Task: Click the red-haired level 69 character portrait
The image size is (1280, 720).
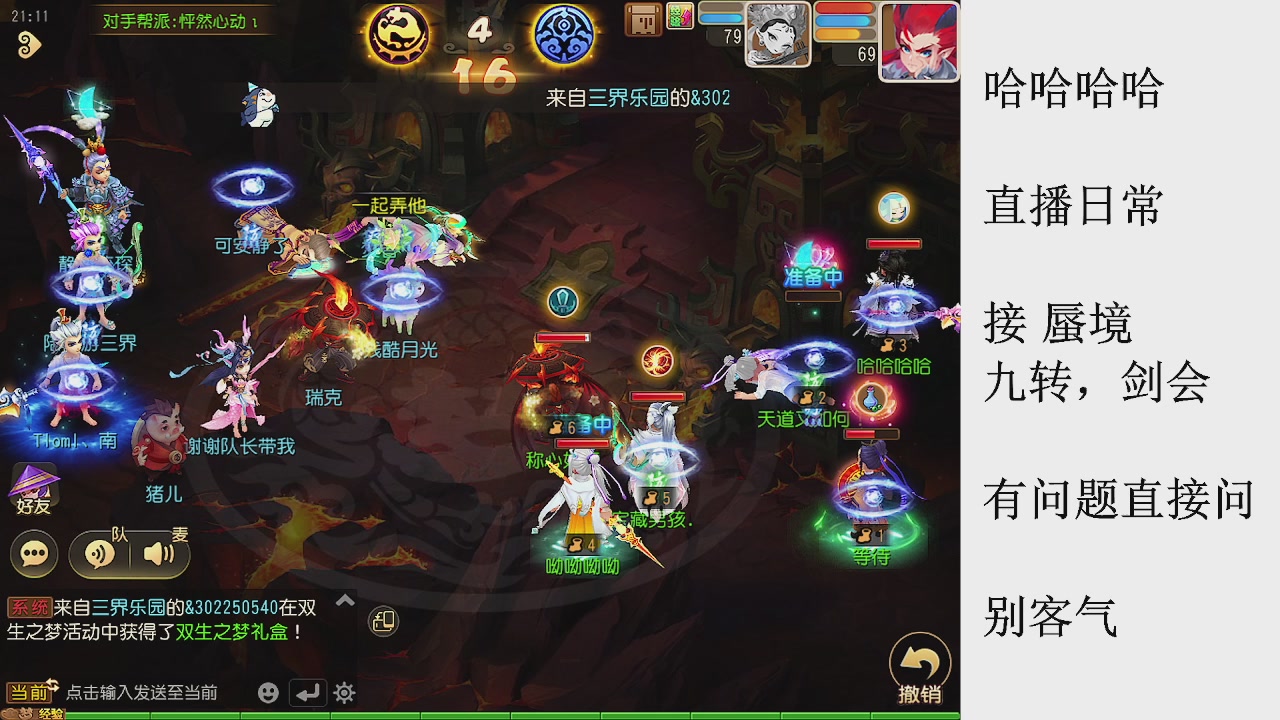Action: [x=919, y=40]
